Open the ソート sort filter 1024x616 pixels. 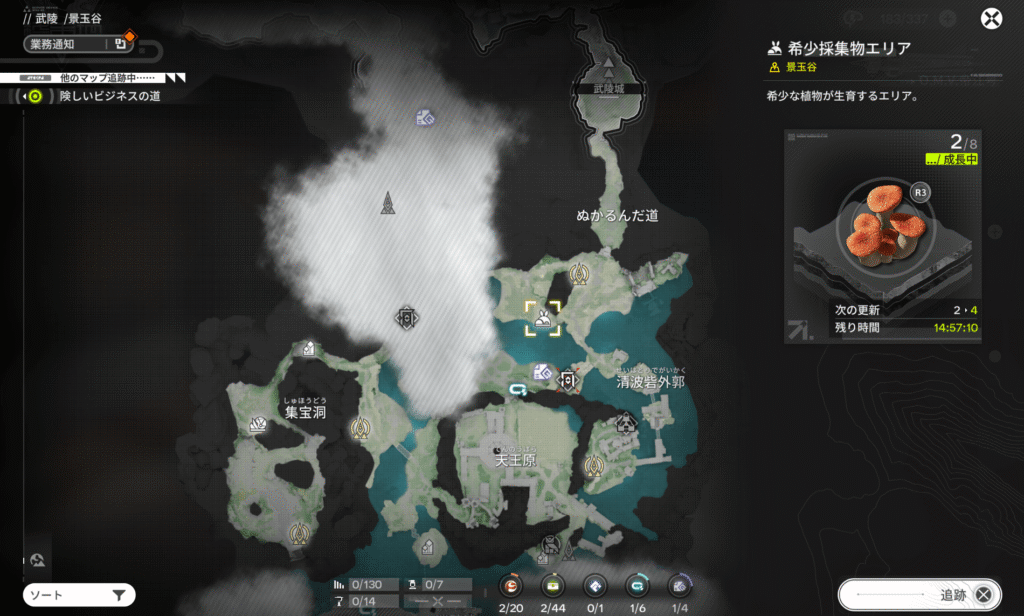click(79, 596)
